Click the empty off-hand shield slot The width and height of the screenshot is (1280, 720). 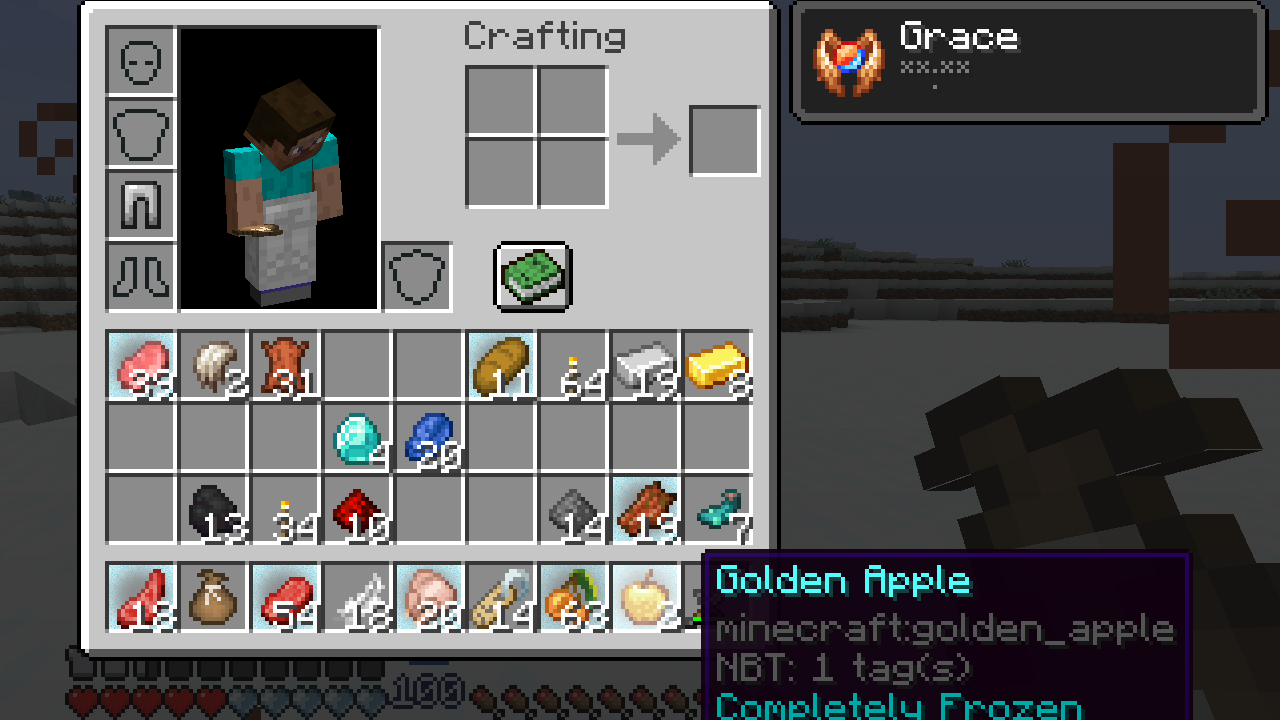coord(416,277)
